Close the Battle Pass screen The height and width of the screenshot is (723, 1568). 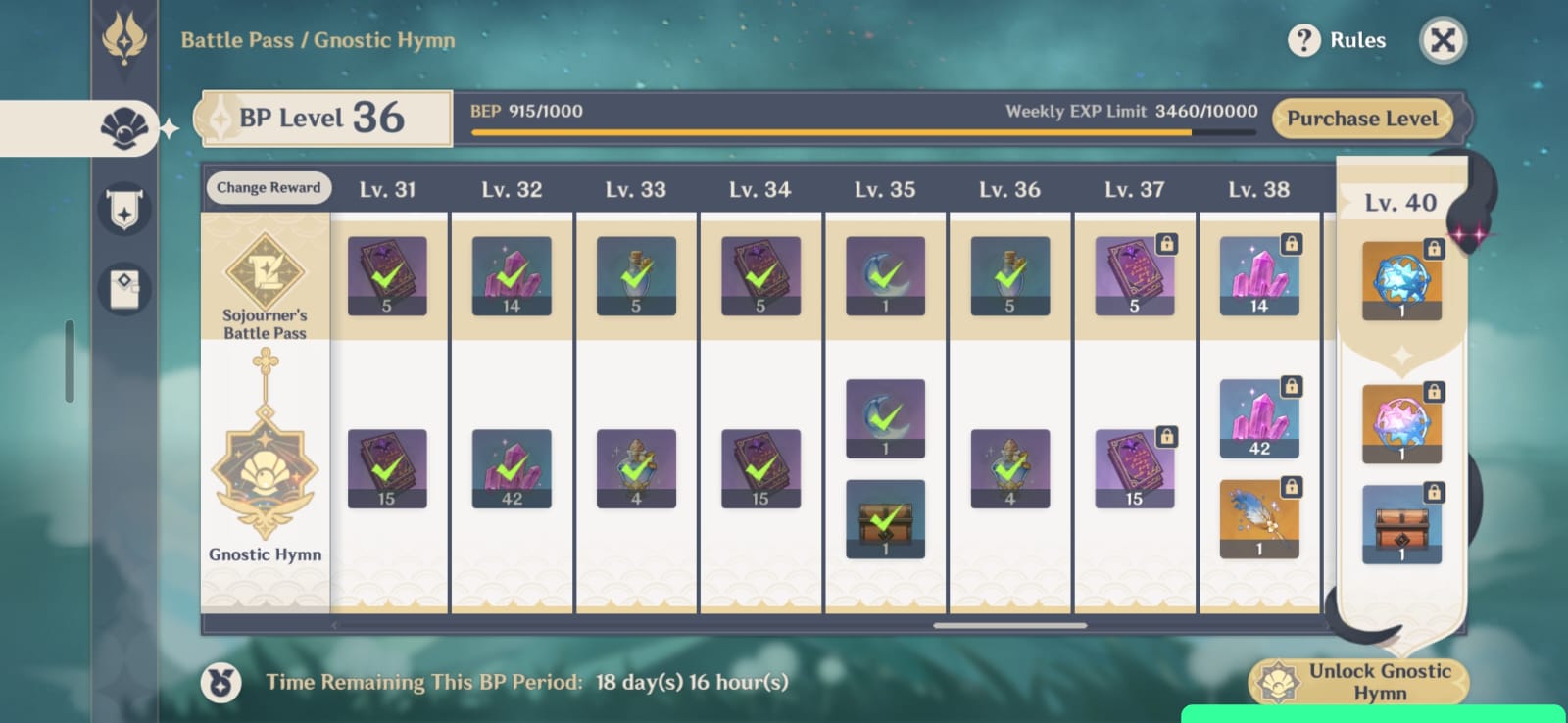[x=1443, y=40]
